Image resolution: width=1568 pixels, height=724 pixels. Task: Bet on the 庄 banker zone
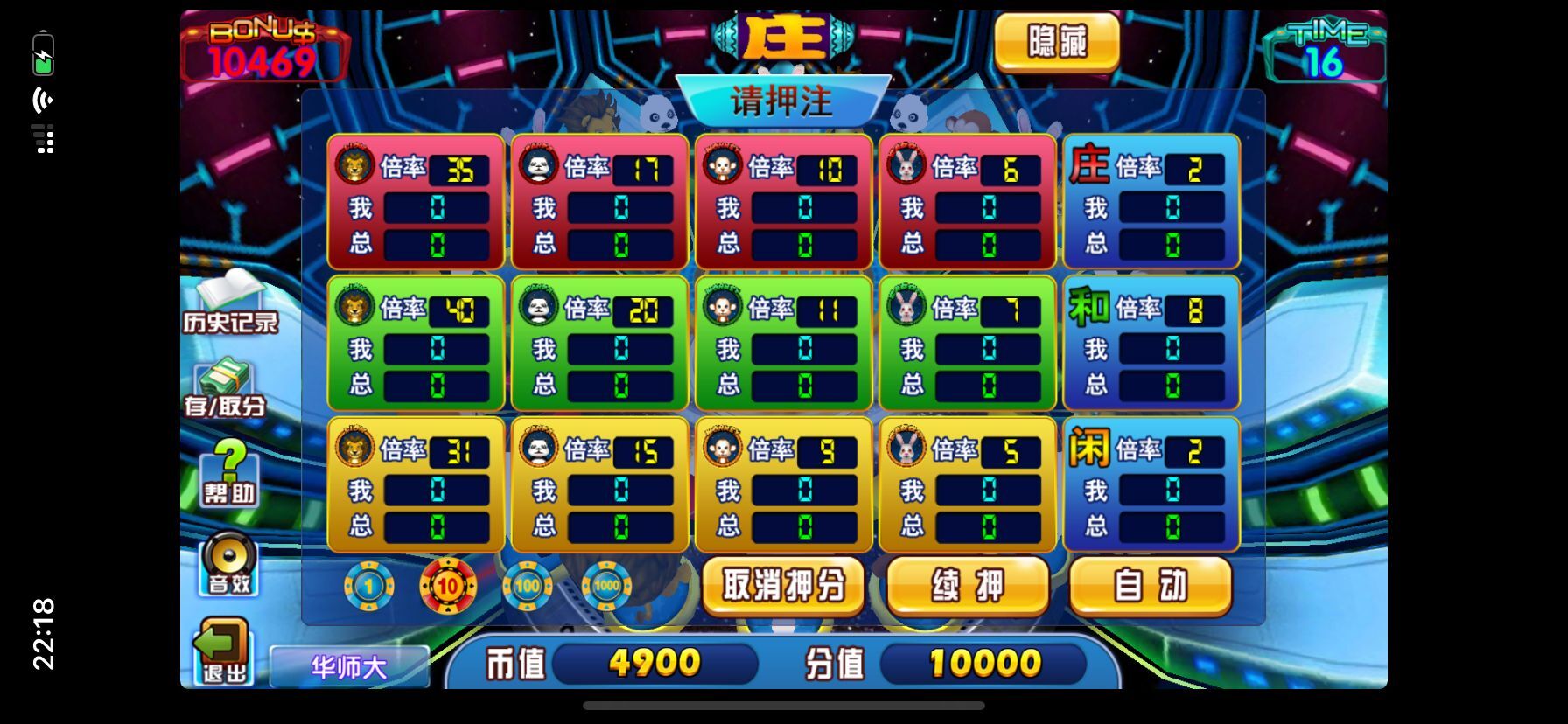tap(1150, 201)
